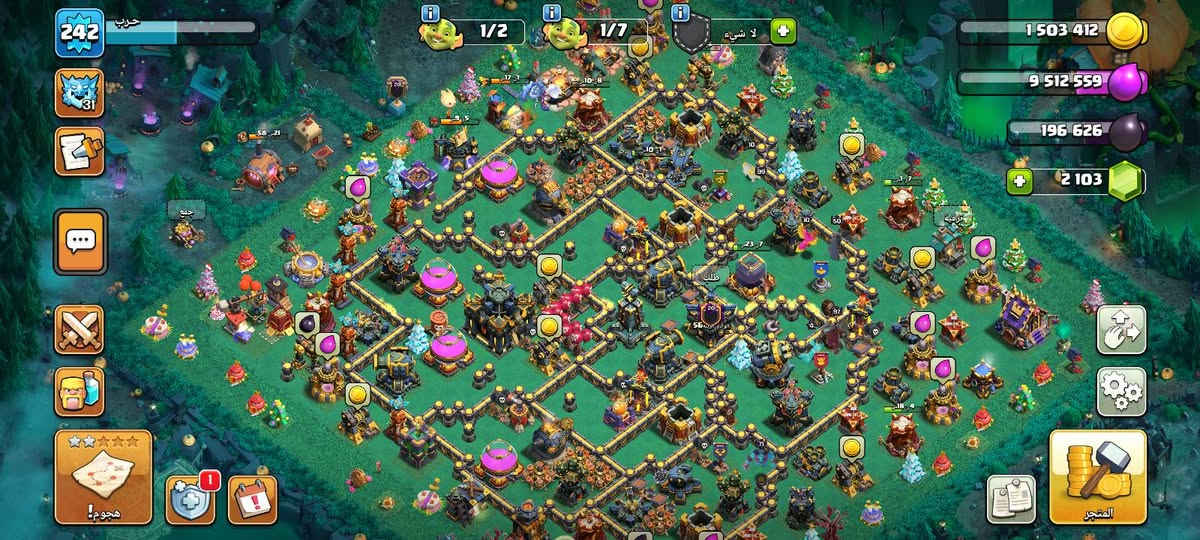Viewport: 1200px width, 540px height.
Task: Open the clipboard button beside the shop
Action: pyautogui.click(x=1011, y=499)
